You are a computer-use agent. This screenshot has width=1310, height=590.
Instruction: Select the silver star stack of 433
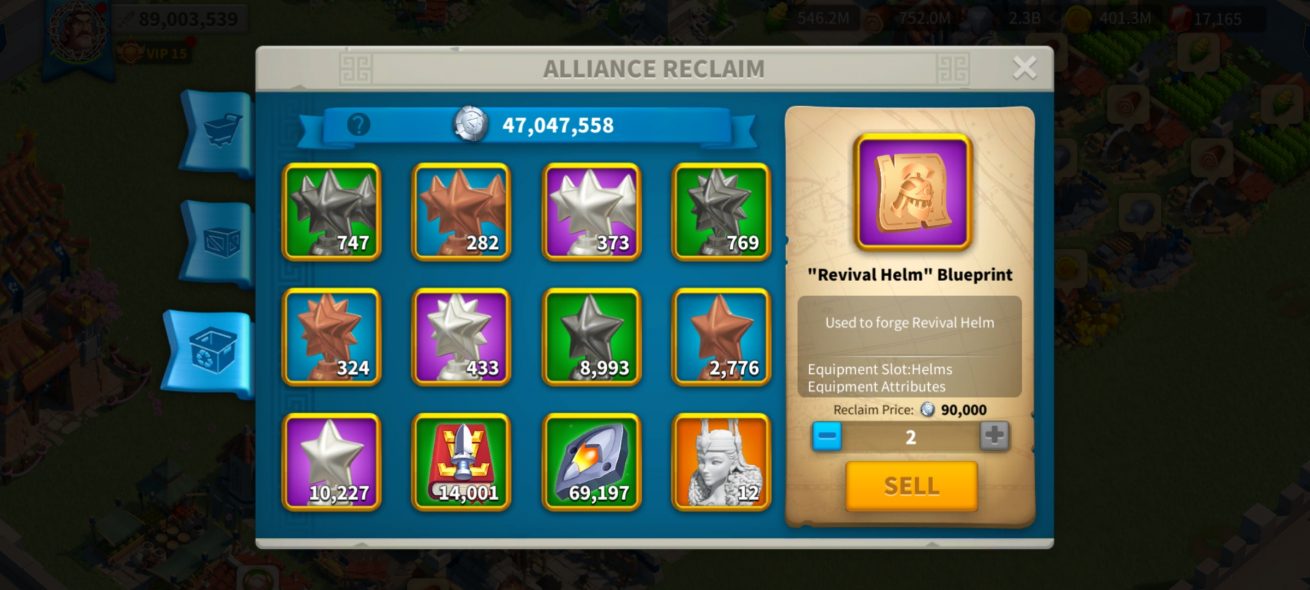pyautogui.click(x=461, y=337)
